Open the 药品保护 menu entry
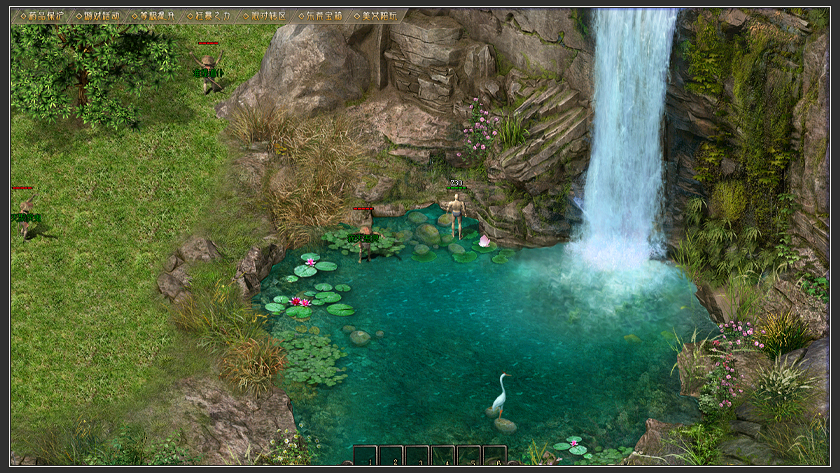The image size is (840, 473). click(x=46, y=16)
